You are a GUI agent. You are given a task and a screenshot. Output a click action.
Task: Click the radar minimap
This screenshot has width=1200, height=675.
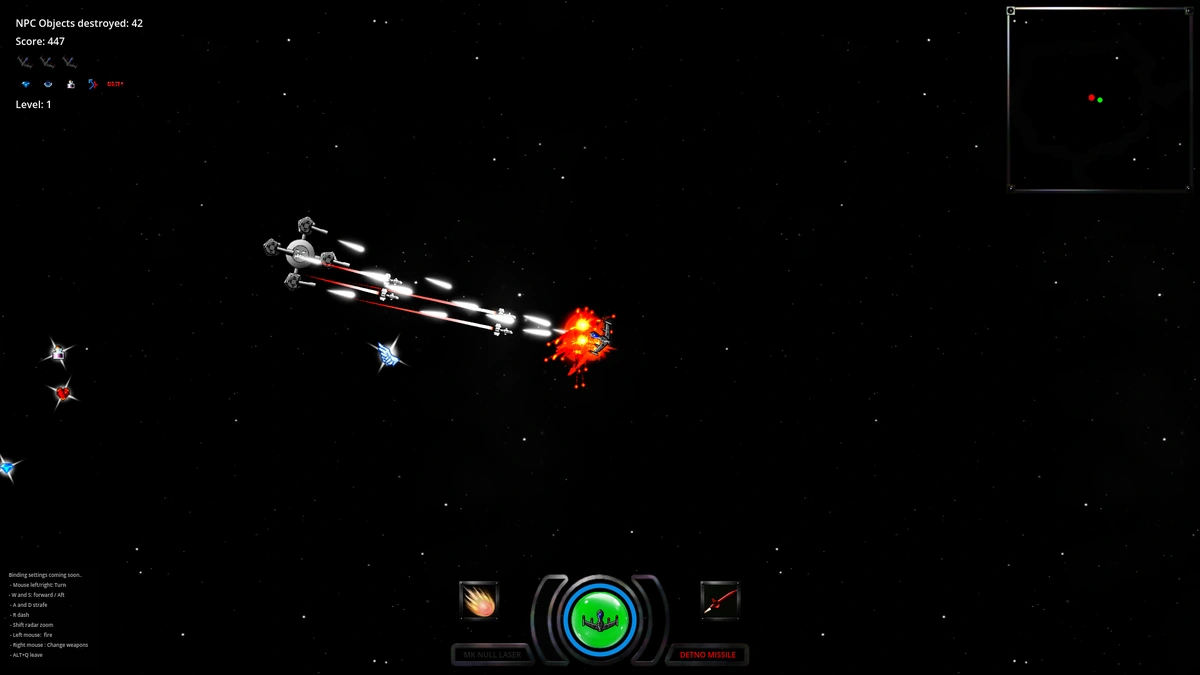[1098, 99]
